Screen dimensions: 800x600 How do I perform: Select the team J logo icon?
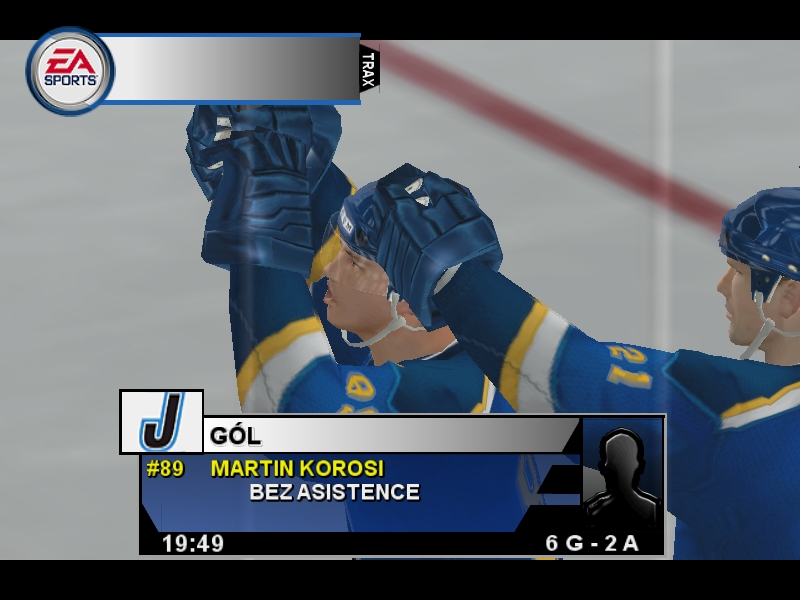click(x=161, y=422)
